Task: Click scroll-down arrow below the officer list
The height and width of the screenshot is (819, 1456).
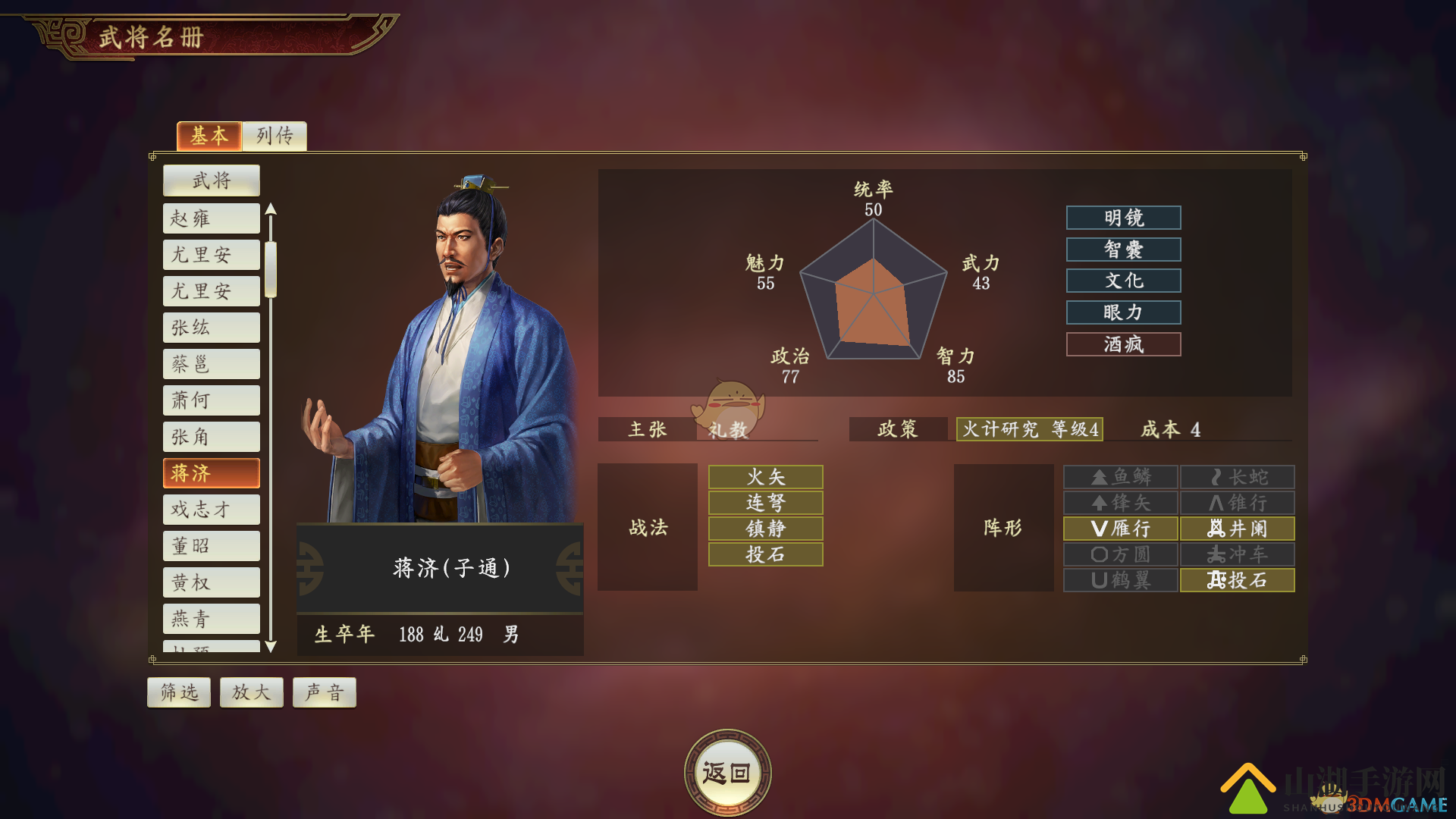Action: (x=271, y=648)
